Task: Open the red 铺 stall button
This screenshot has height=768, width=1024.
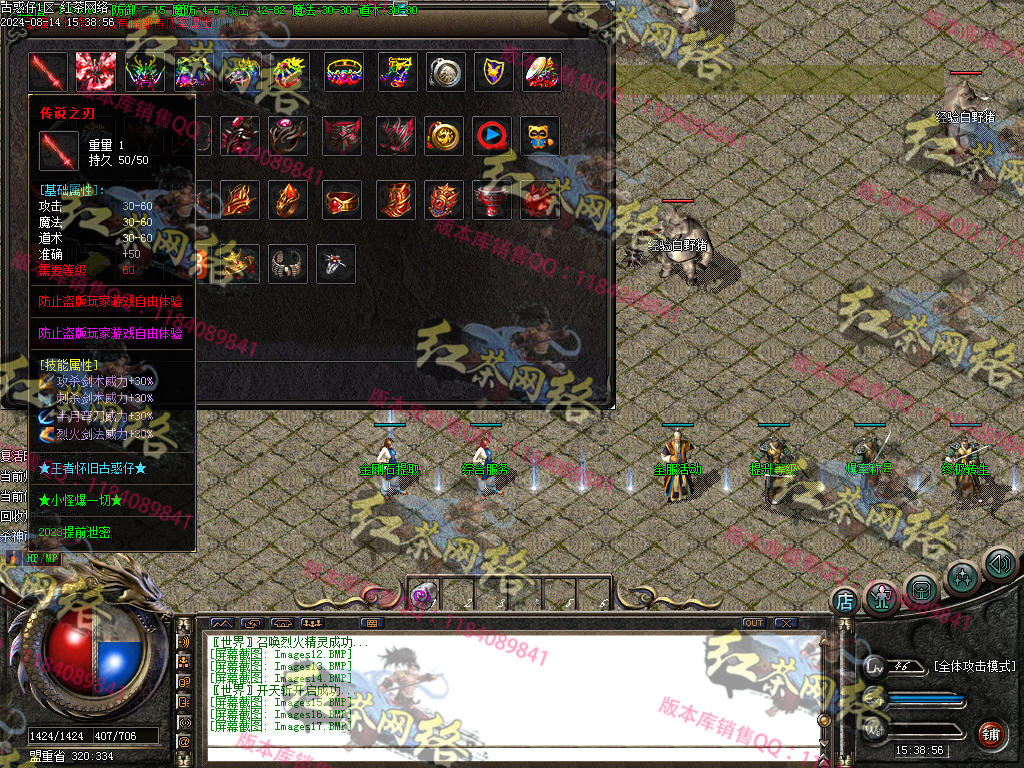Action: 992,733
